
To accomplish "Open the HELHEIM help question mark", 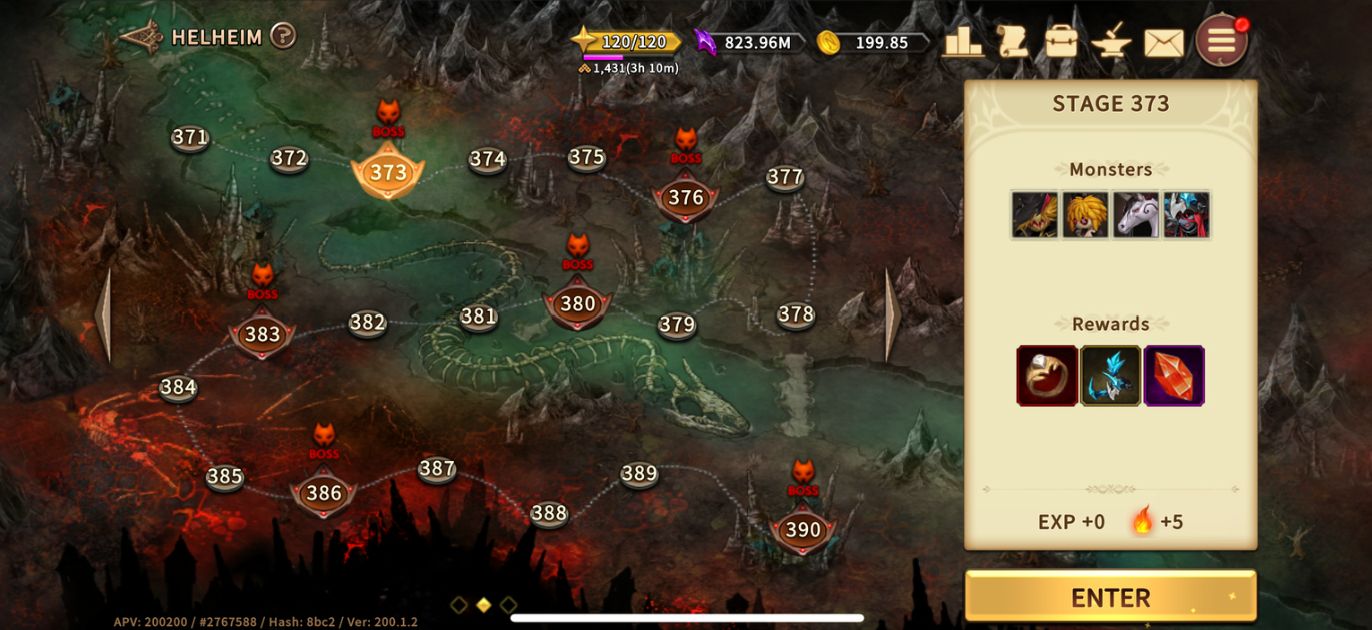I will 283,37.
